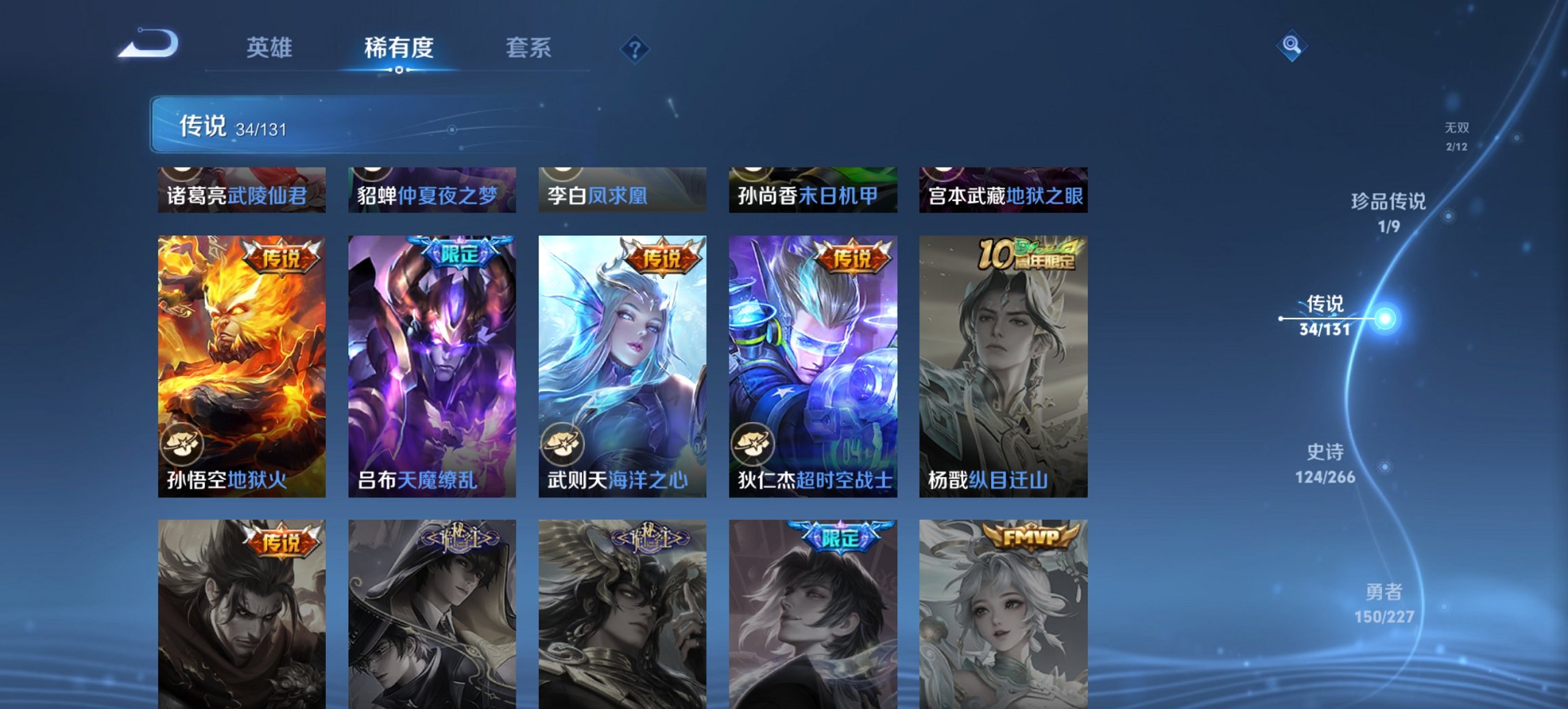Screen dimensions: 1568x709
Task: Expand the collapsed 诸葛亮武陵仙君 row
Action: [241, 191]
